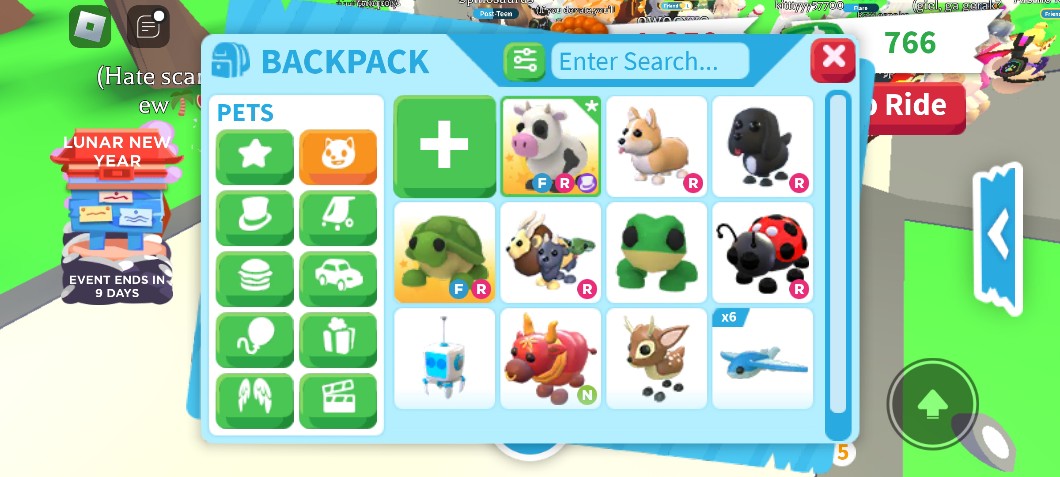Select the green turtle pet

coord(444,252)
